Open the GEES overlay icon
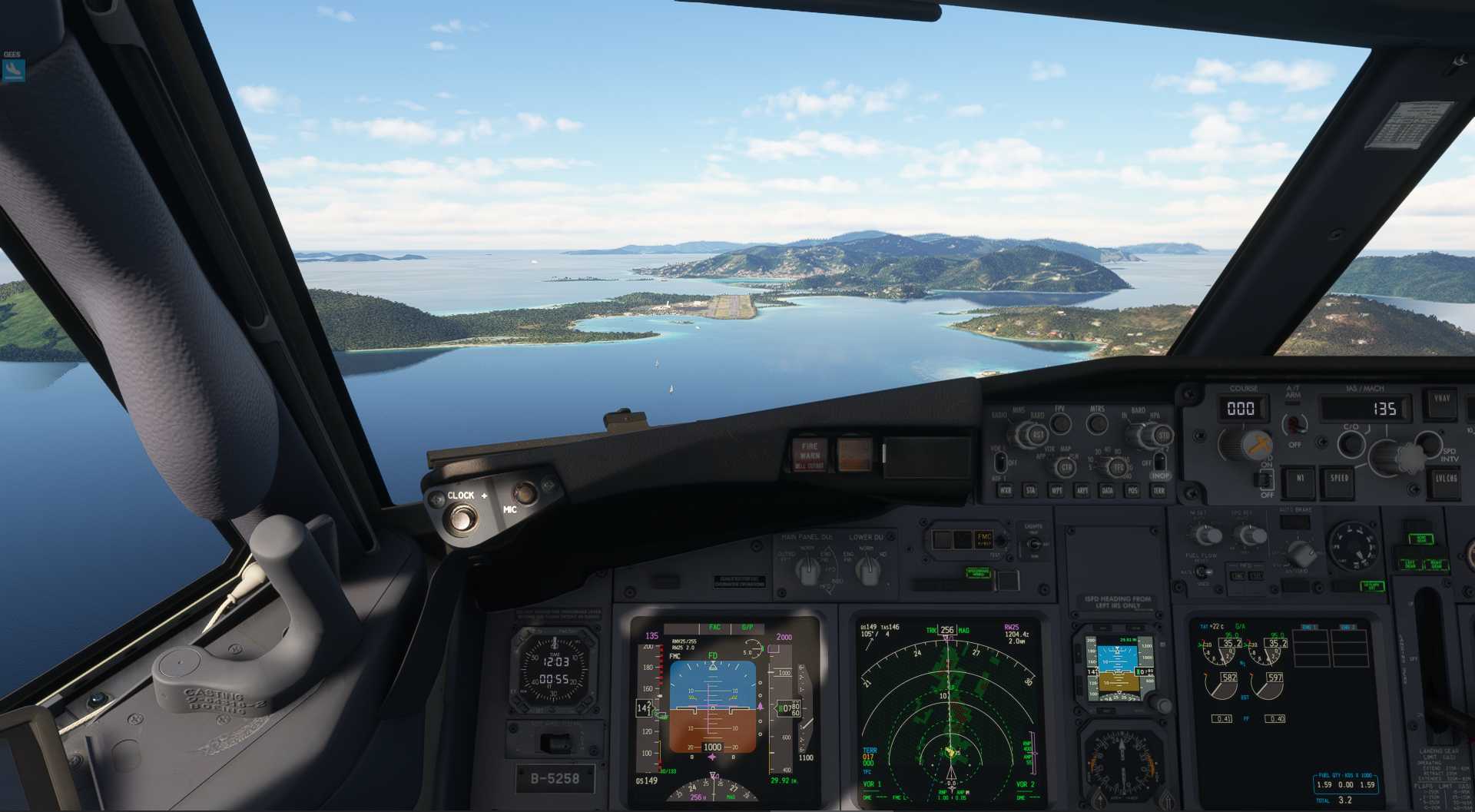 (13, 70)
